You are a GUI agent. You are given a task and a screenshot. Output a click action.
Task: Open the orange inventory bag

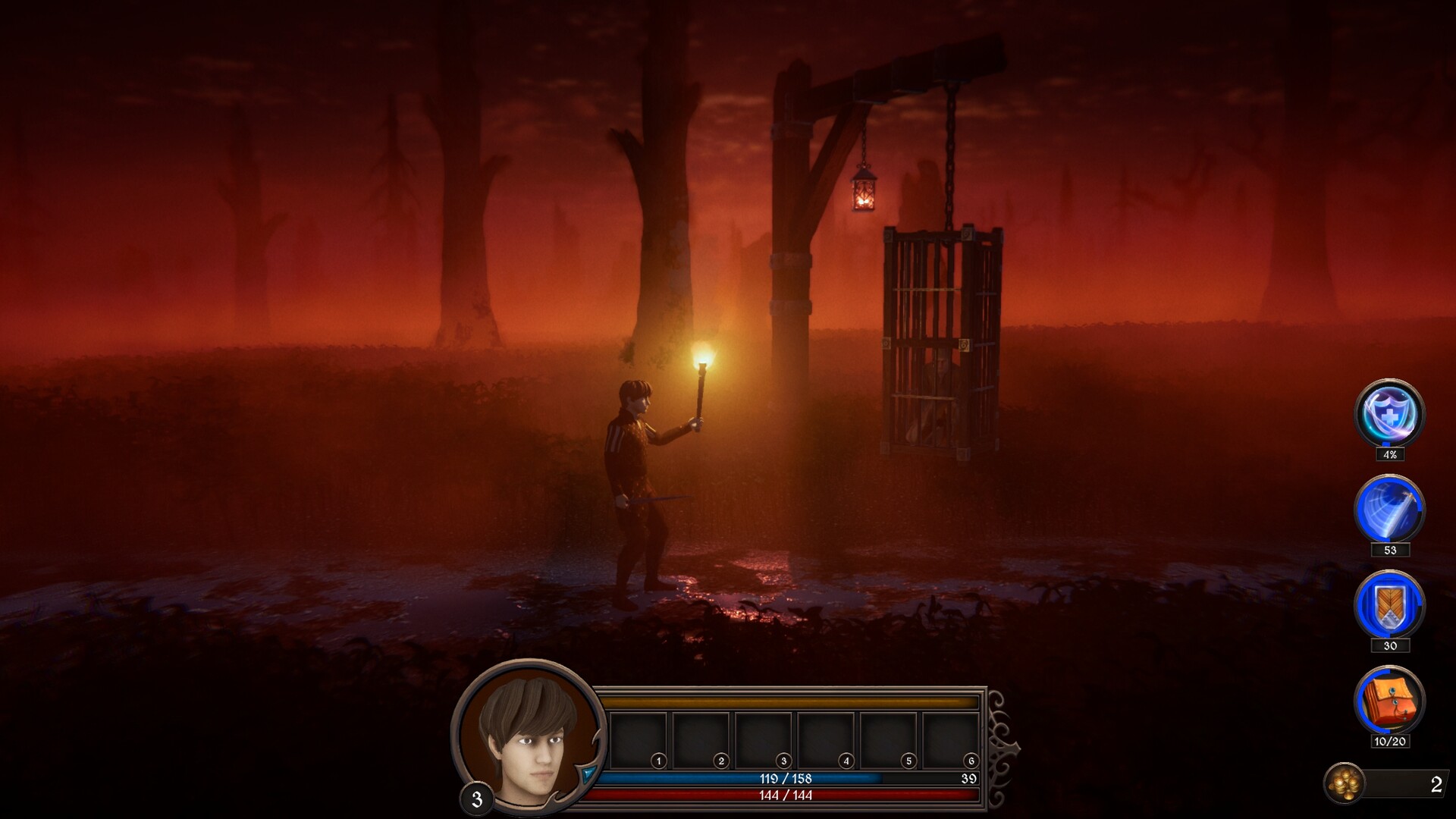click(x=1389, y=701)
